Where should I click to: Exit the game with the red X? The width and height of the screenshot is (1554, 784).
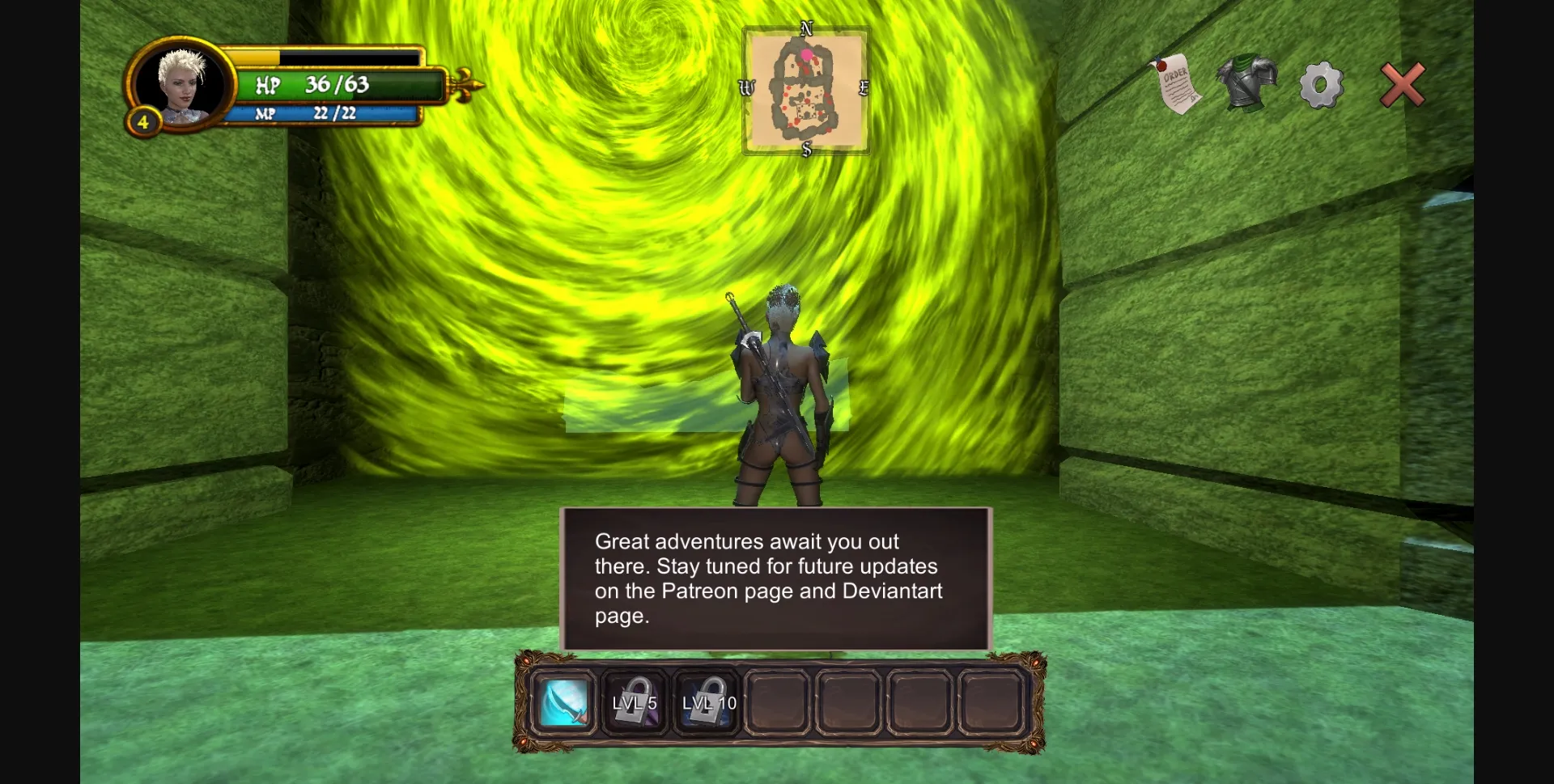(x=1403, y=84)
